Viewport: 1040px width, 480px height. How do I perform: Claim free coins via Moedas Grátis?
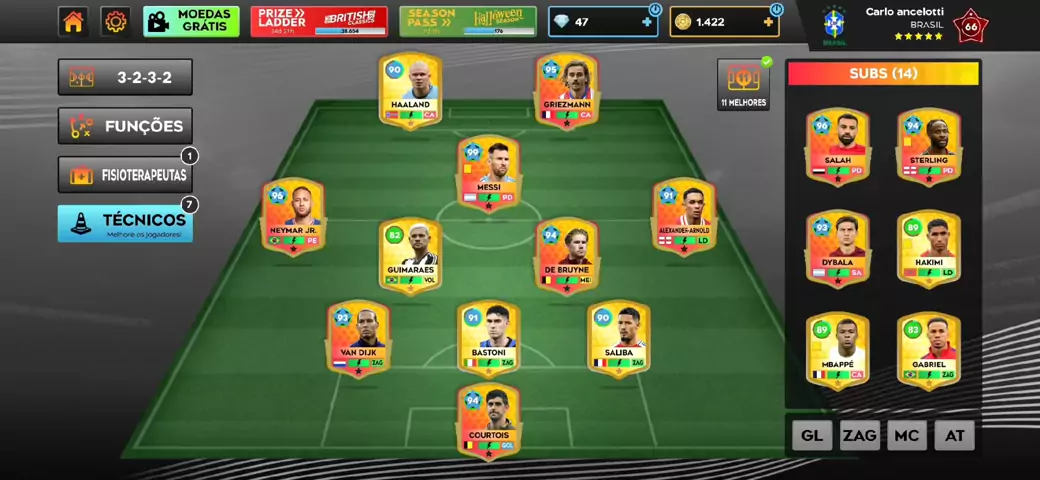pos(191,22)
